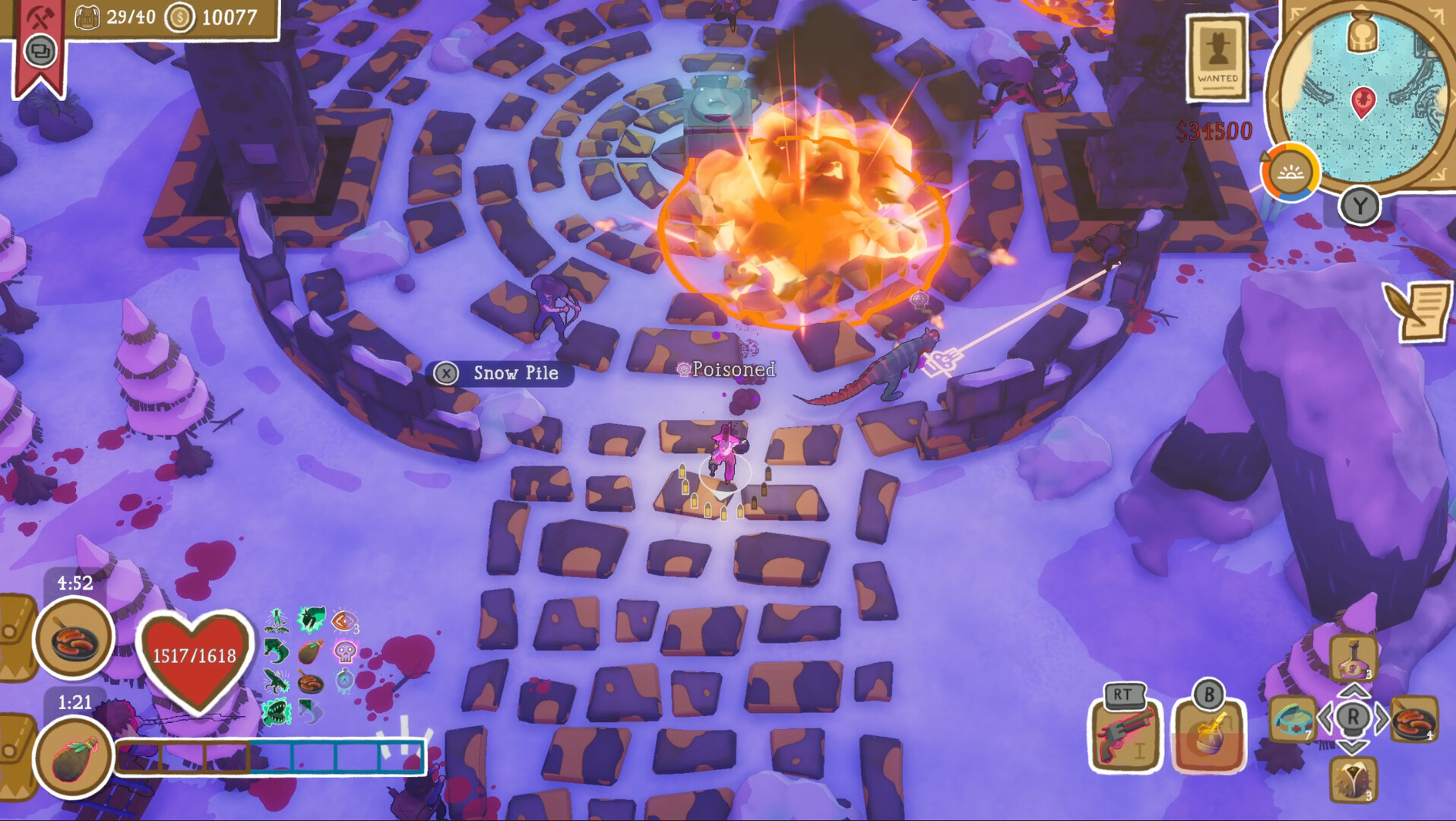Image resolution: width=1456 pixels, height=821 pixels.
Task: Select the teal bandage tin quick slot
Action: point(1293,718)
